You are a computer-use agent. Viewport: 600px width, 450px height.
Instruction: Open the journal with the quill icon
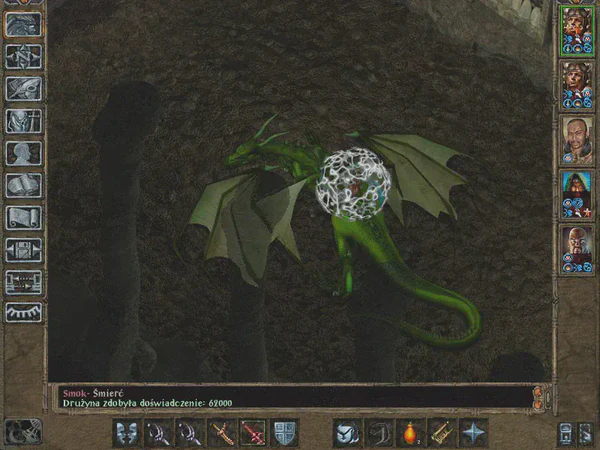tap(23, 88)
